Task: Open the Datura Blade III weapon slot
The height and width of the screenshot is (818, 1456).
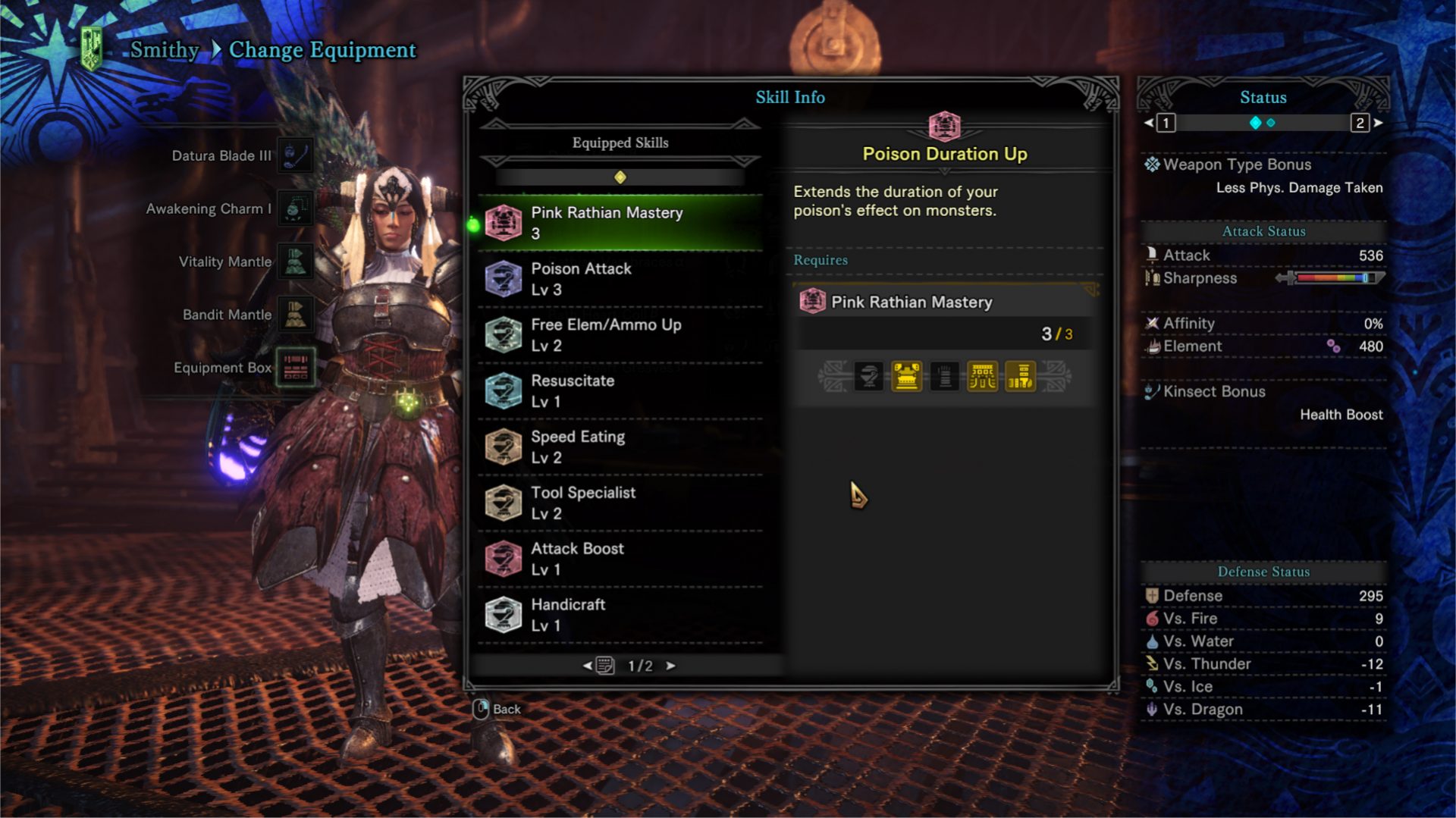Action: tap(295, 155)
